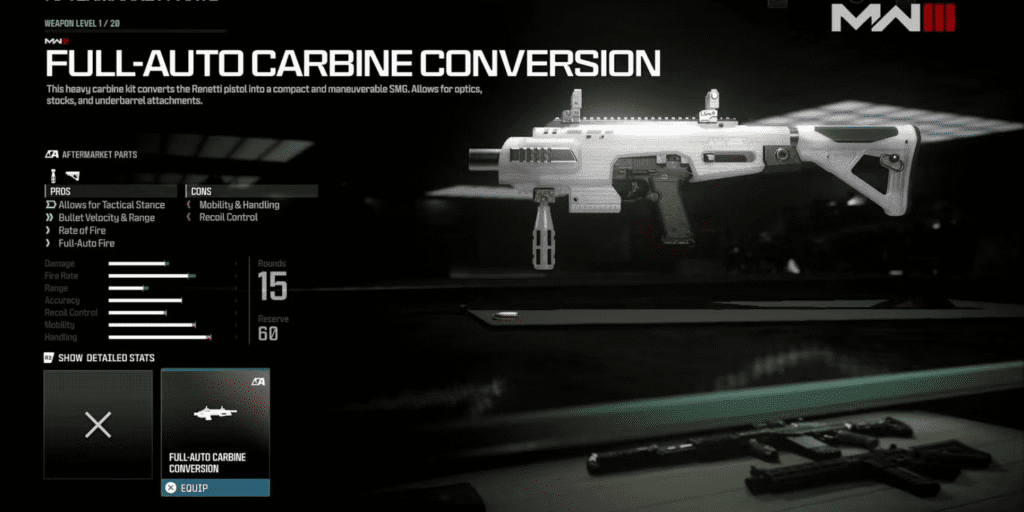The image size is (1024, 512).
Task: Choose the empty slot with the X
Action: [98, 425]
